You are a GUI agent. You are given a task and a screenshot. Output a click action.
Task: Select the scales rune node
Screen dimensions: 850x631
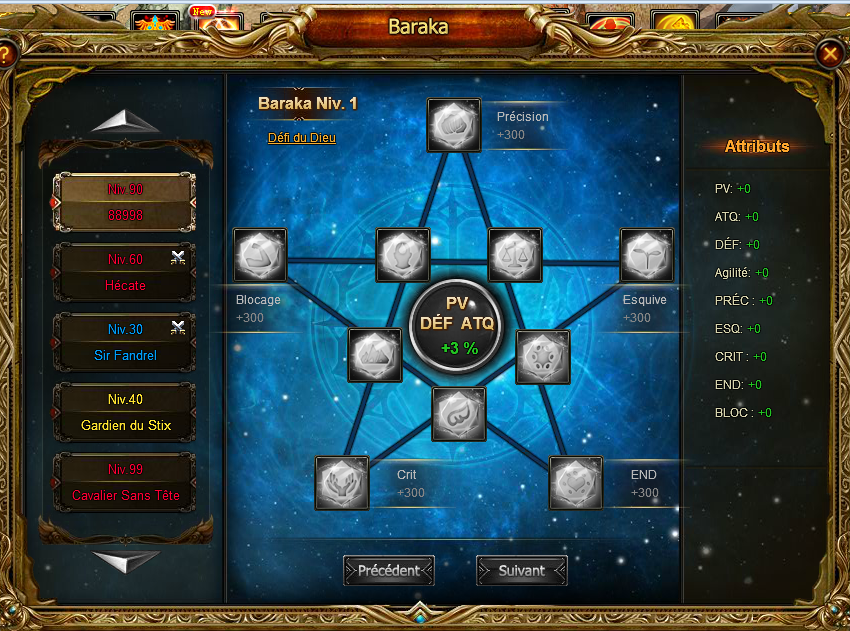(x=515, y=255)
